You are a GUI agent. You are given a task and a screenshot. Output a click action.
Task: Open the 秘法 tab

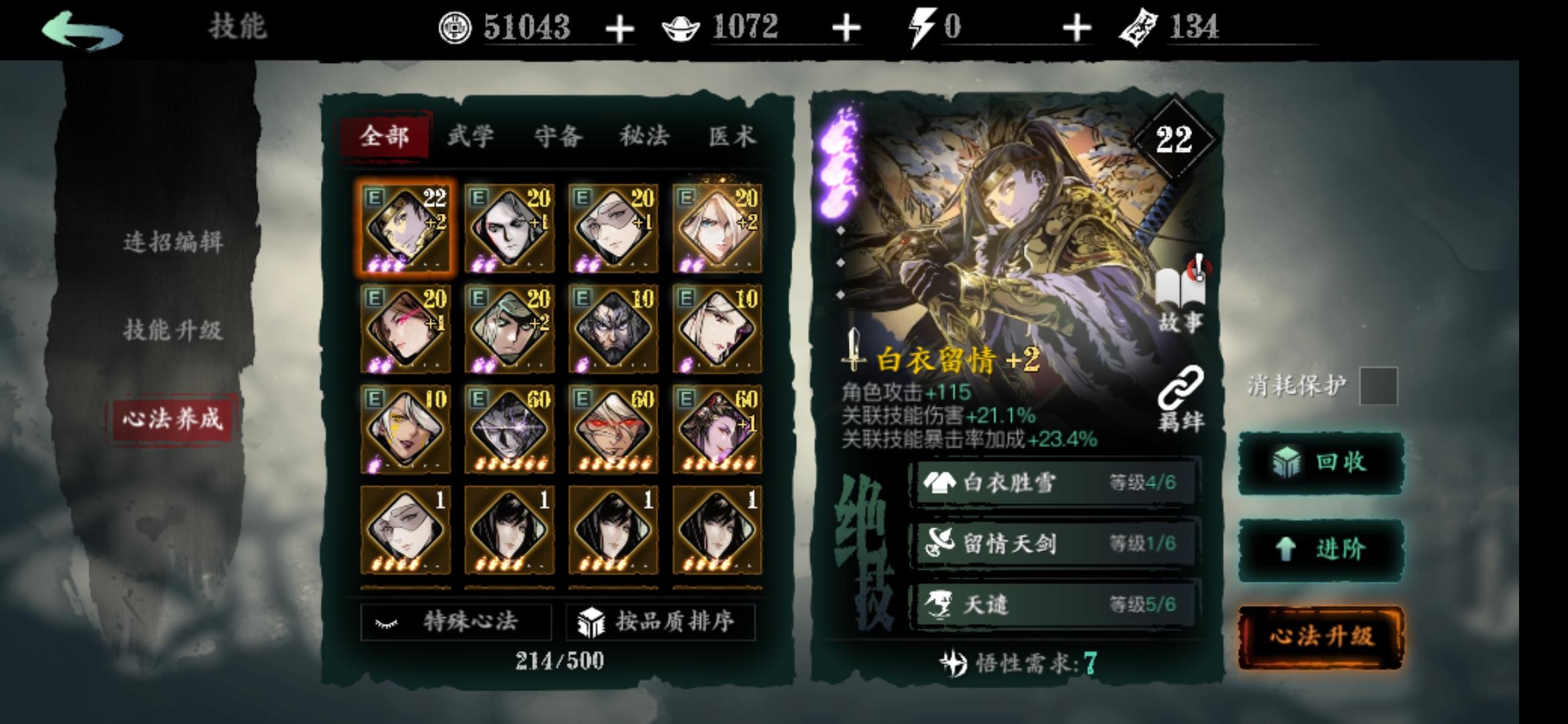(x=644, y=136)
